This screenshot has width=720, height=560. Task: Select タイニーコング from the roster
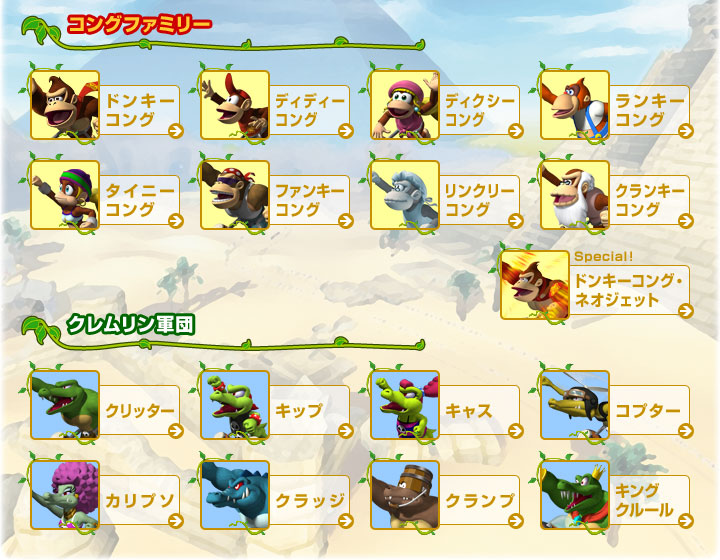(x=105, y=196)
